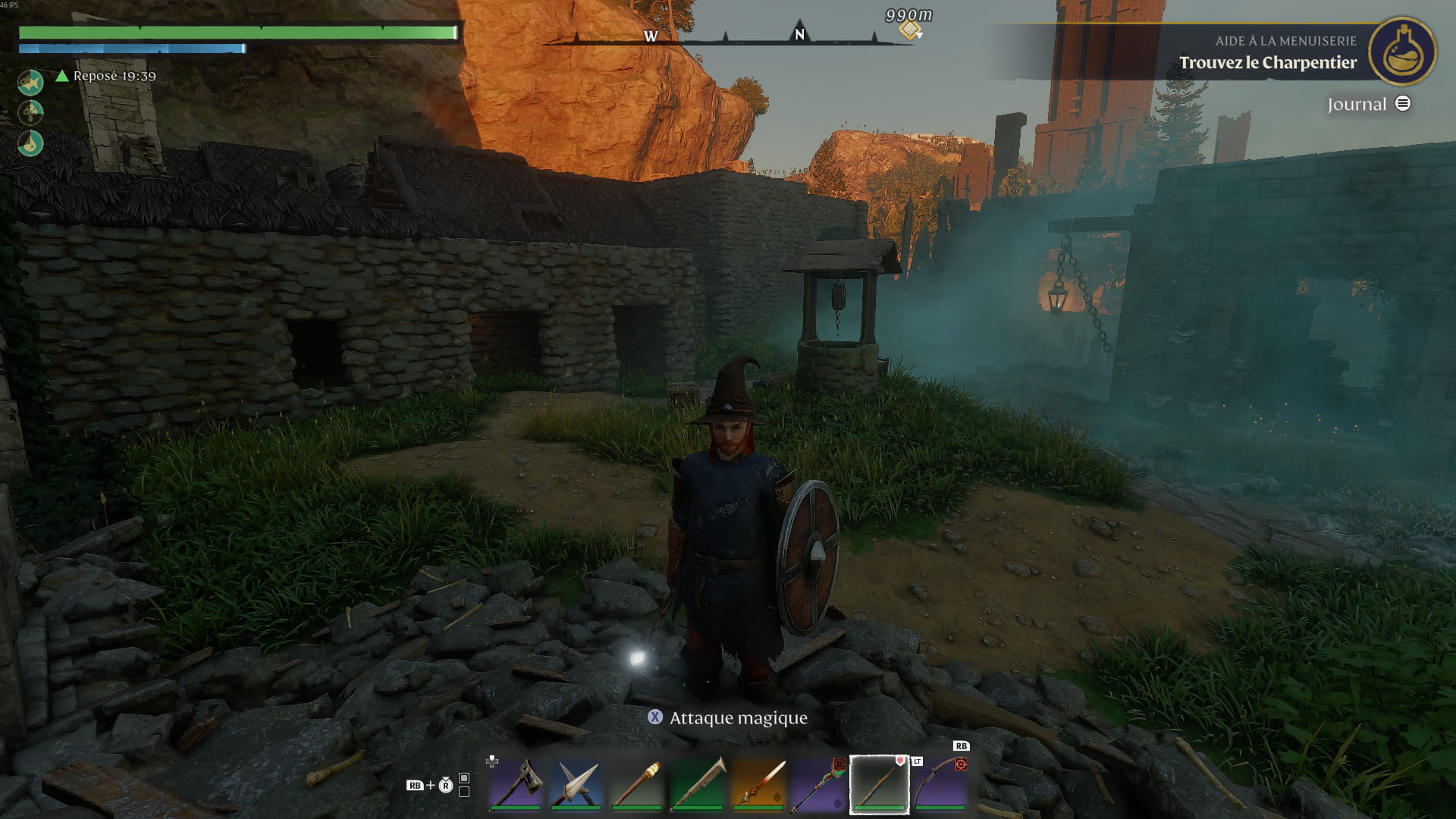Click the potion flask quest icon

(x=1402, y=52)
